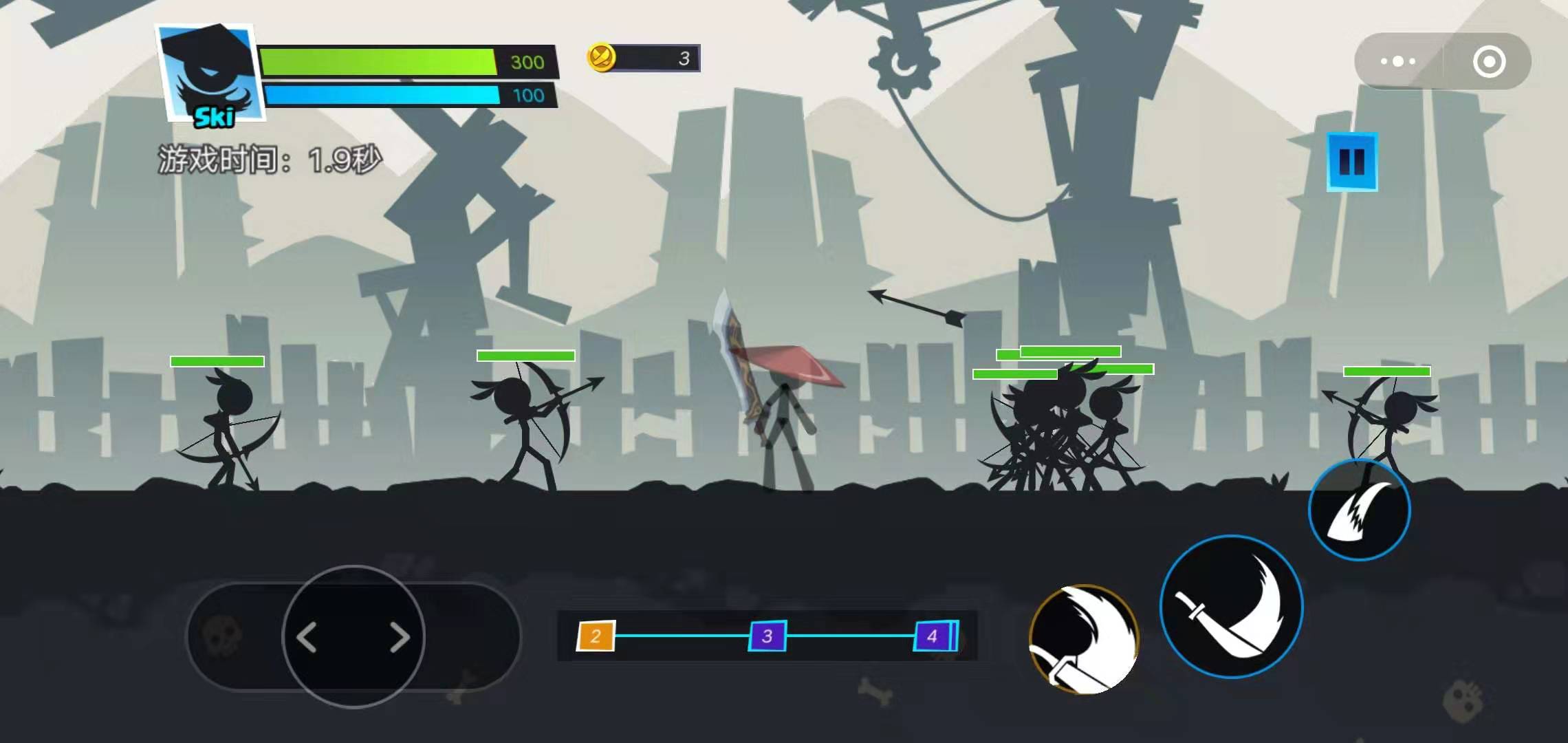Viewport: 1568px width, 743px height.
Task: Pause the game with the blue button
Action: pos(1351,162)
